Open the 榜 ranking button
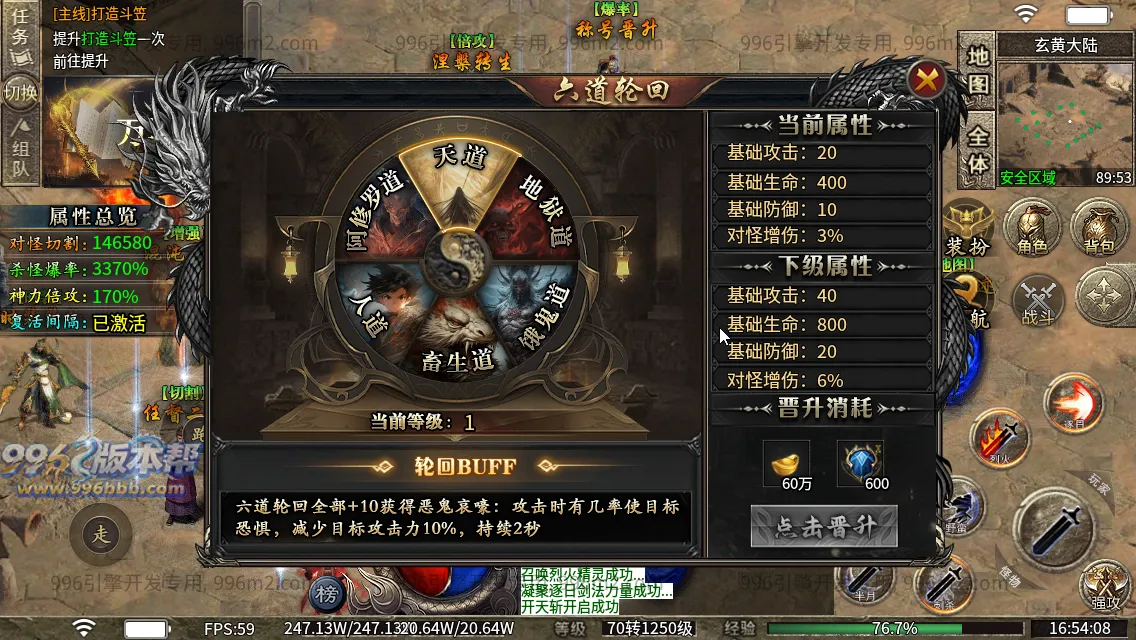 coord(325,592)
